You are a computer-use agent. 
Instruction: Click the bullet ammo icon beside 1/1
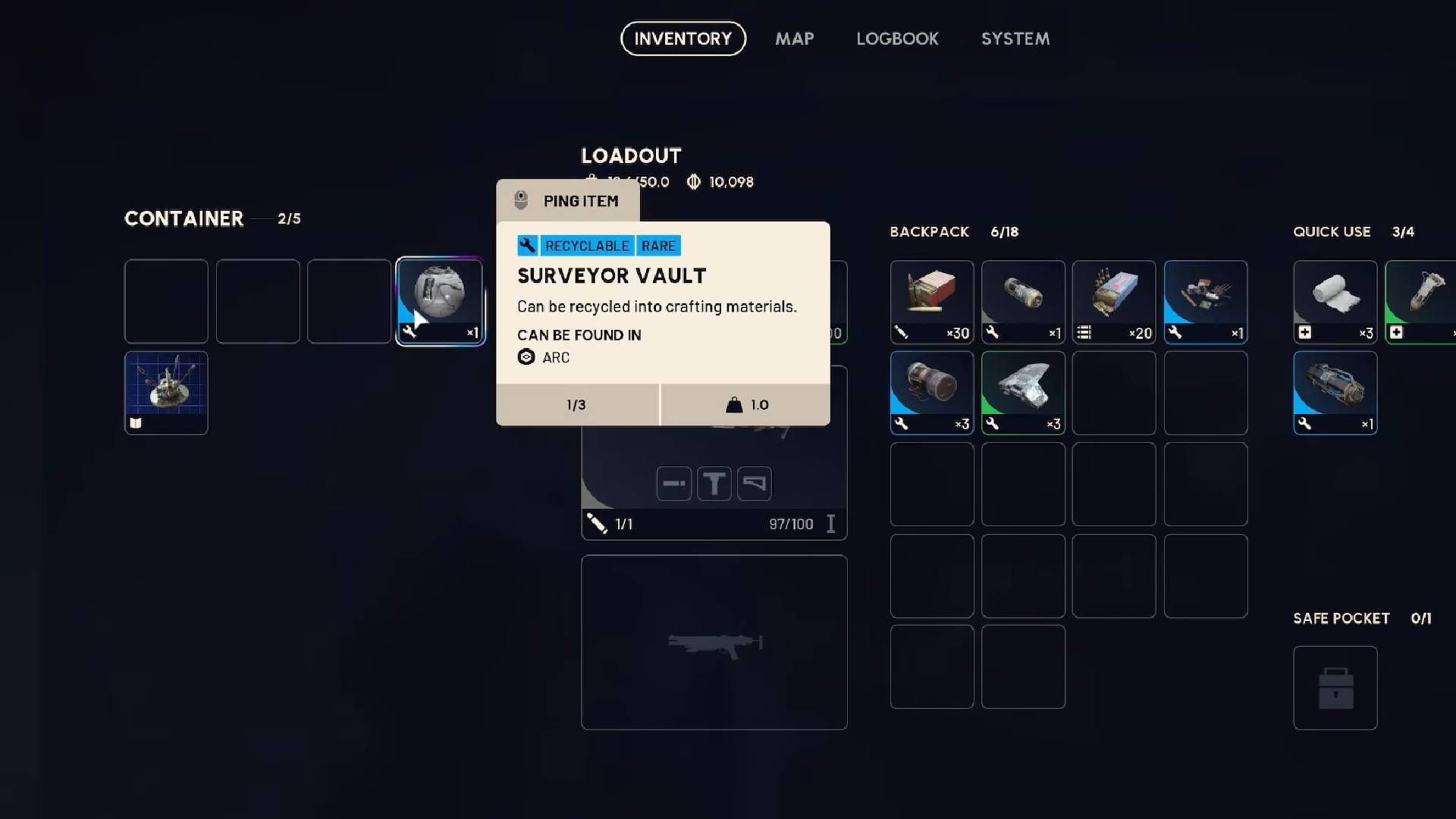pyautogui.click(x=597, y=523)
